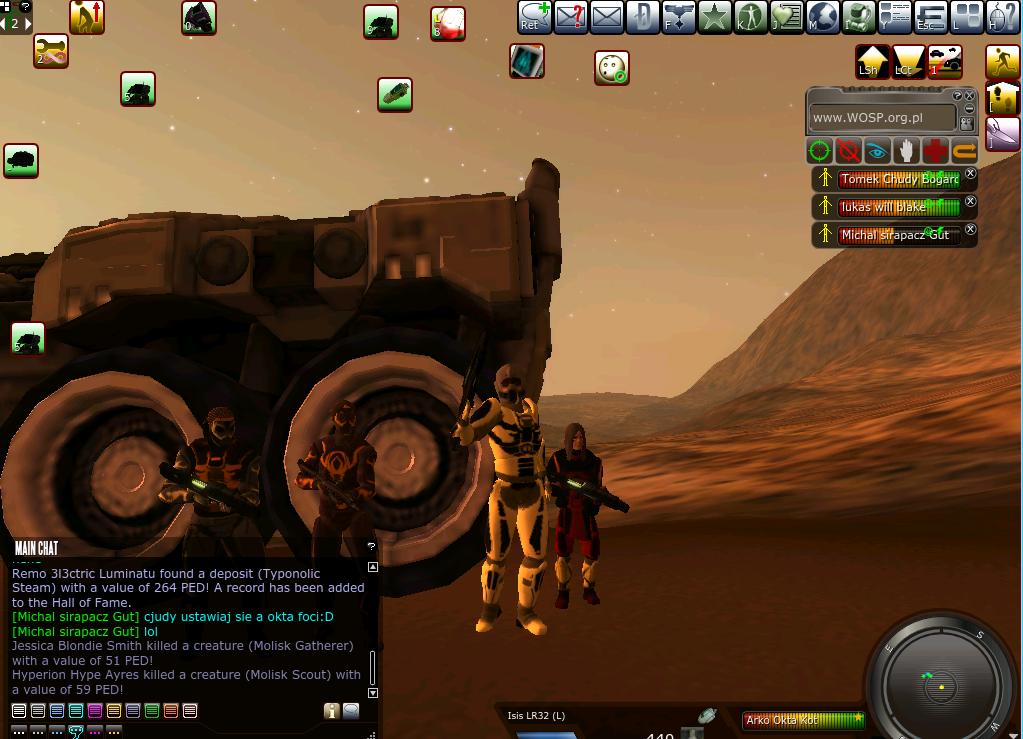
Task: Click the red cross heal team button
Action: (935, 151)
